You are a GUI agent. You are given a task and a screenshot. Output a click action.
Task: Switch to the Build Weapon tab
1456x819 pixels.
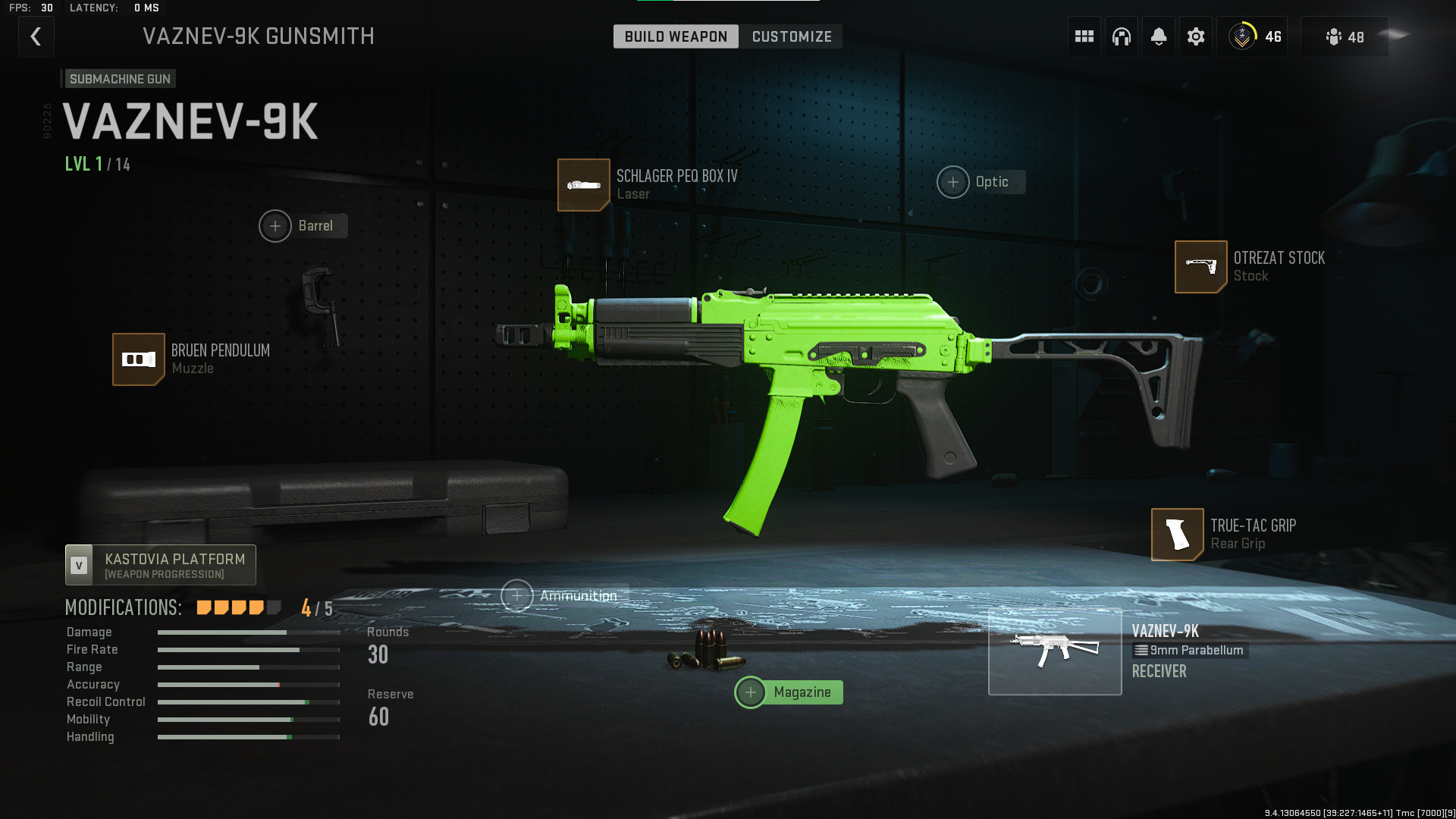pyautogui.click(x=675, y=36)
